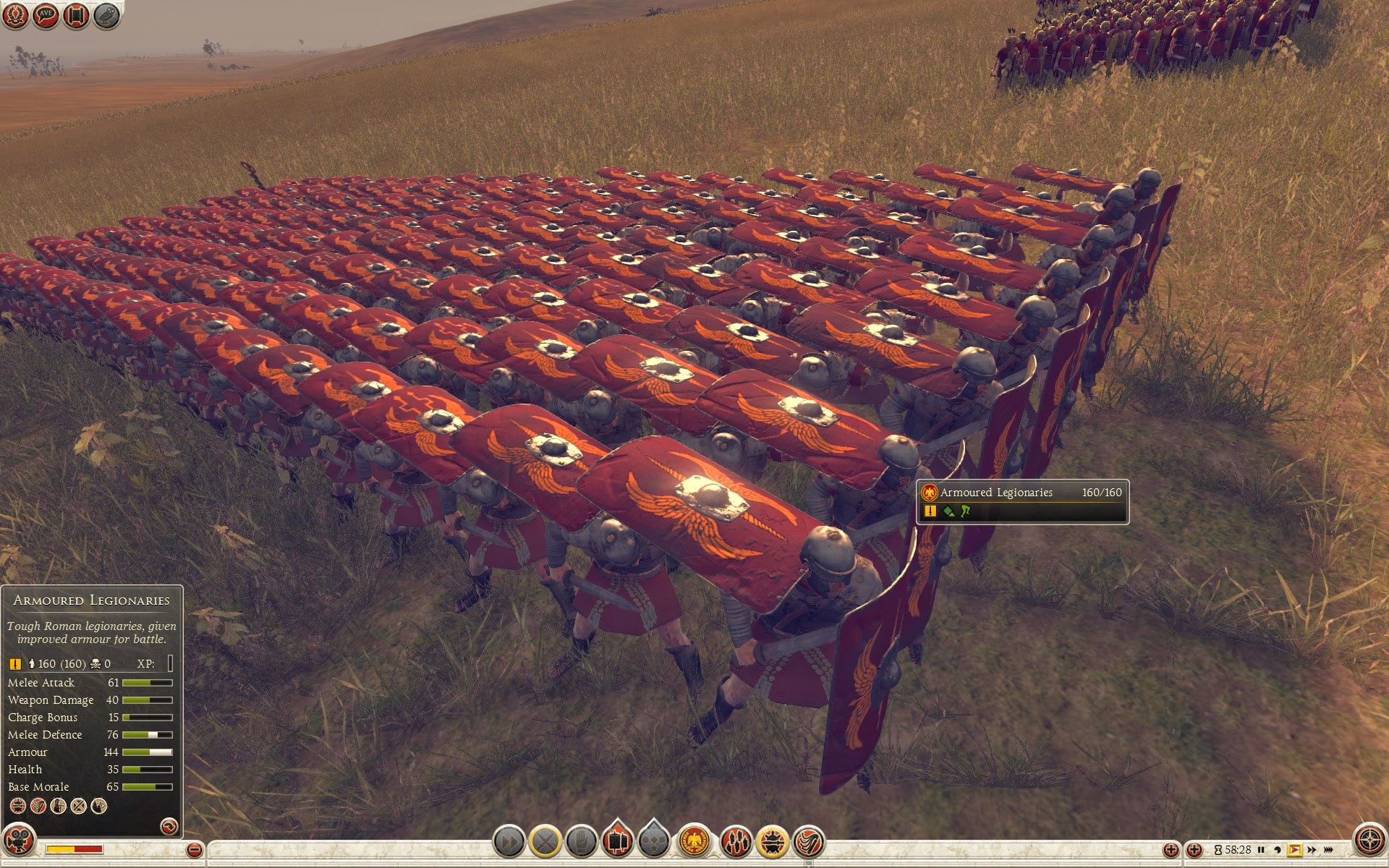Open the AVE chat bubble
Image resolution: width=1389 pixels, height=868 pixels.
[46, 15]
